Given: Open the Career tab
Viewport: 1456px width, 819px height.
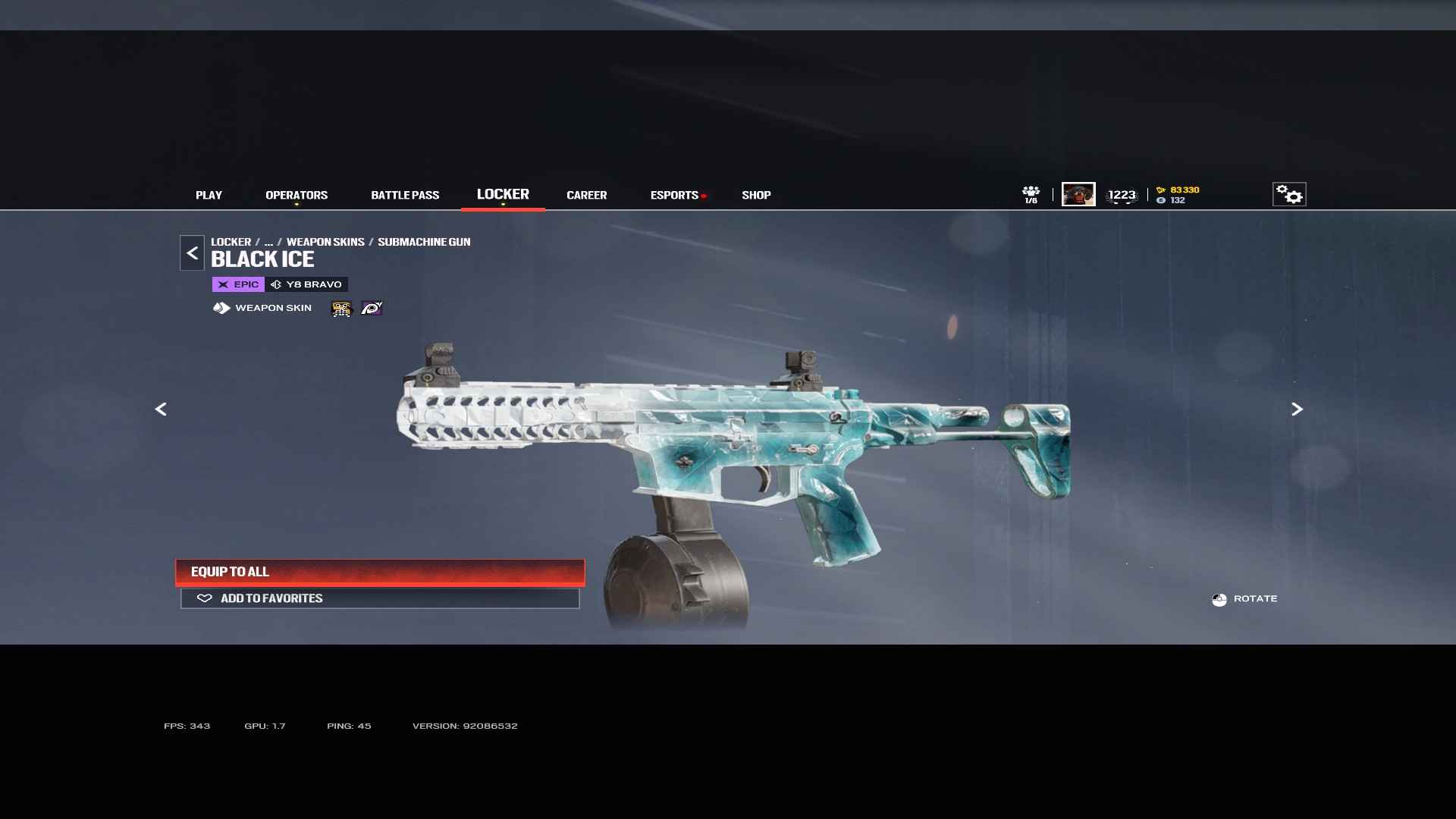Looking at the screenshot, I should click(586, 196).
